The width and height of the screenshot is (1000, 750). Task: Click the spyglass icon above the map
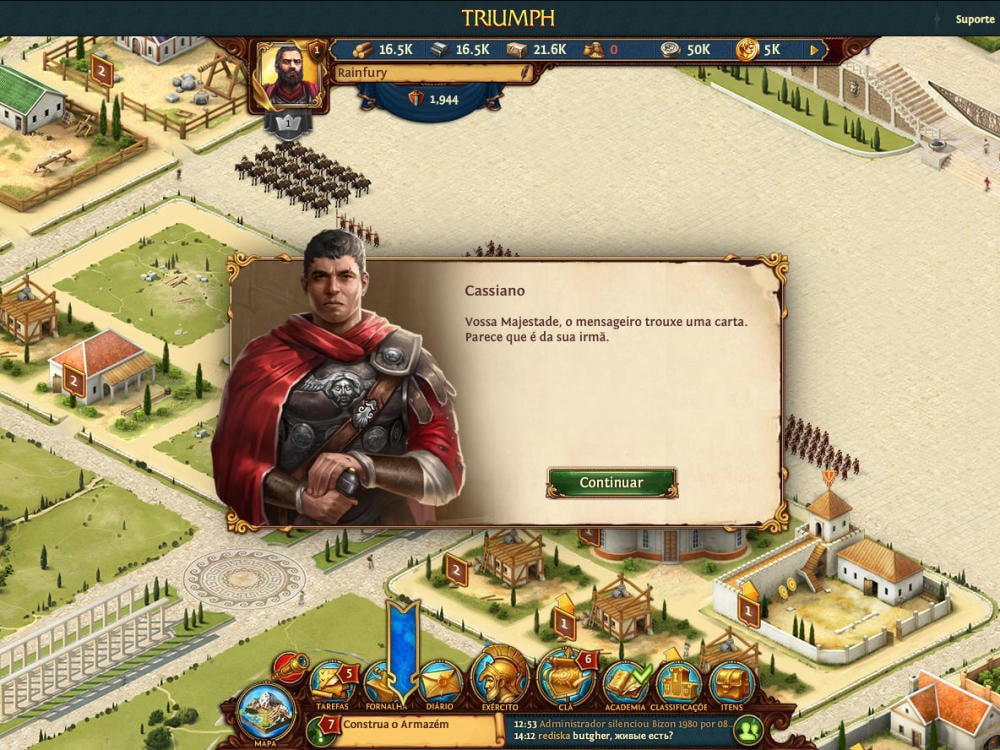(290, 666)
